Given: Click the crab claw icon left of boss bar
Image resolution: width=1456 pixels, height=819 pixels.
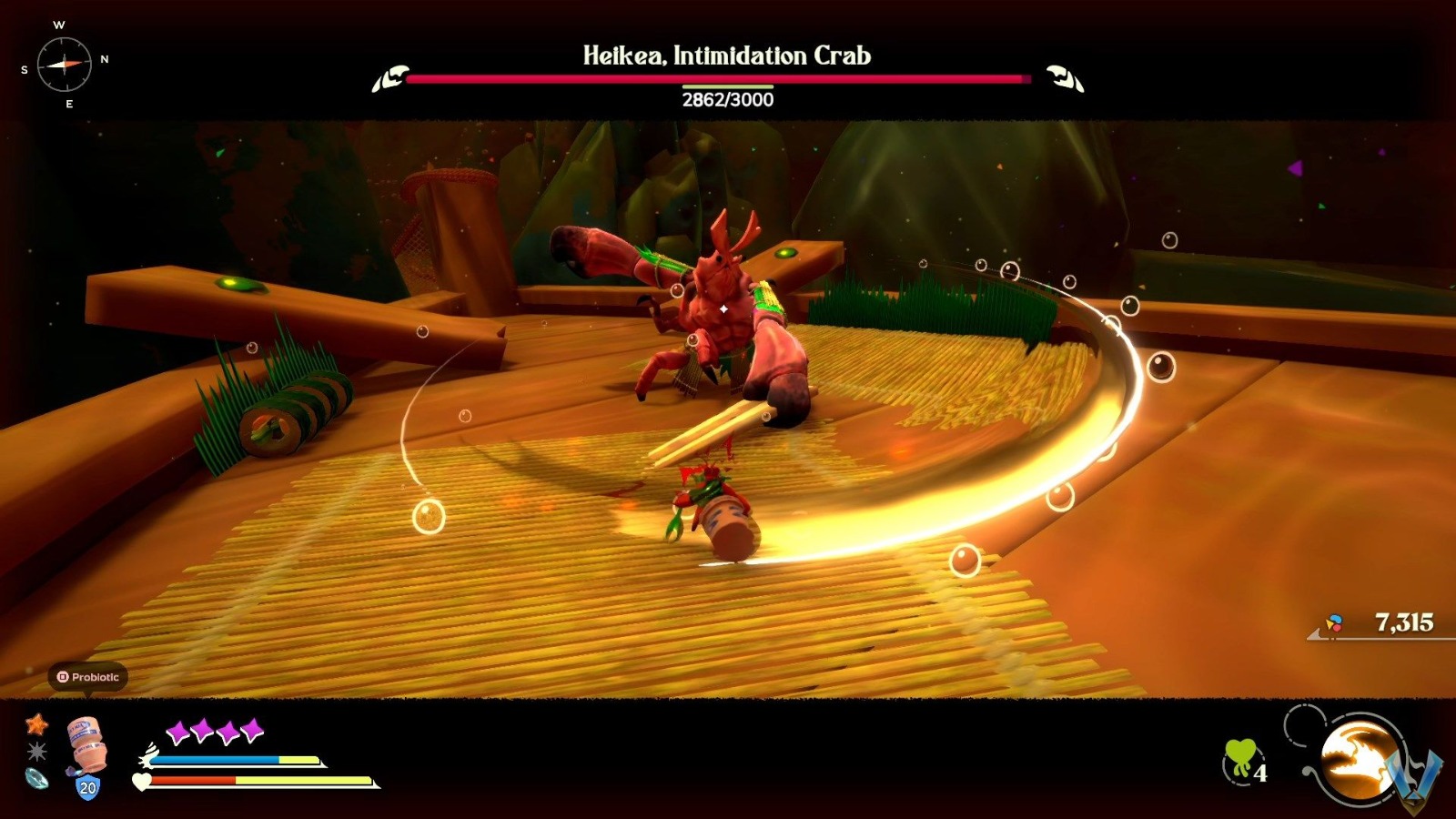Looking at the screenshot, I should (391, 80).
